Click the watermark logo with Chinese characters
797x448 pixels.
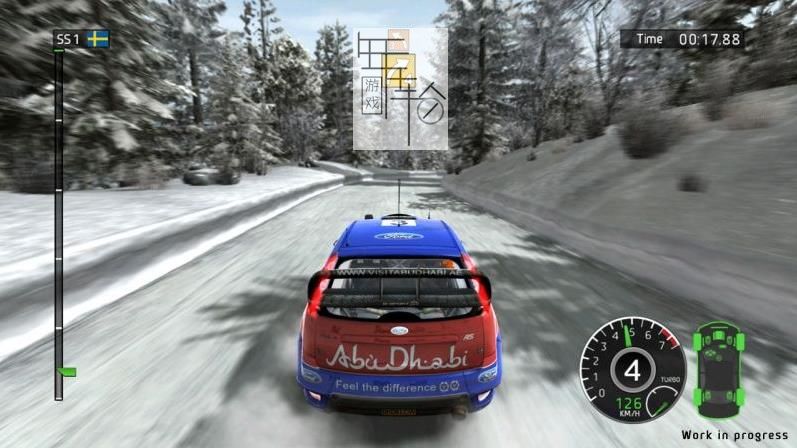coord(400,88)
